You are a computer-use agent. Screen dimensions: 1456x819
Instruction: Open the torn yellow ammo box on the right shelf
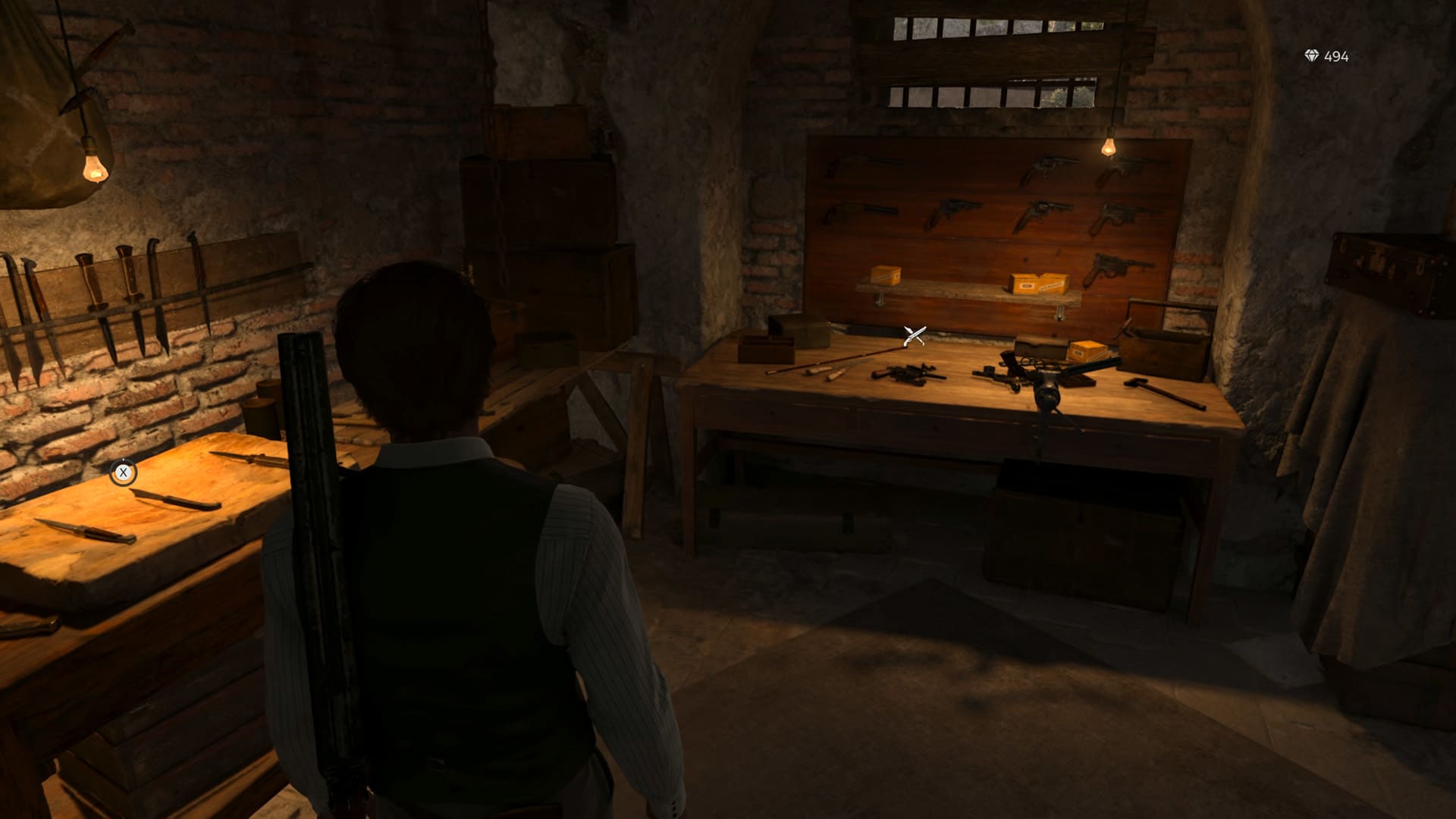point(1037,284)
